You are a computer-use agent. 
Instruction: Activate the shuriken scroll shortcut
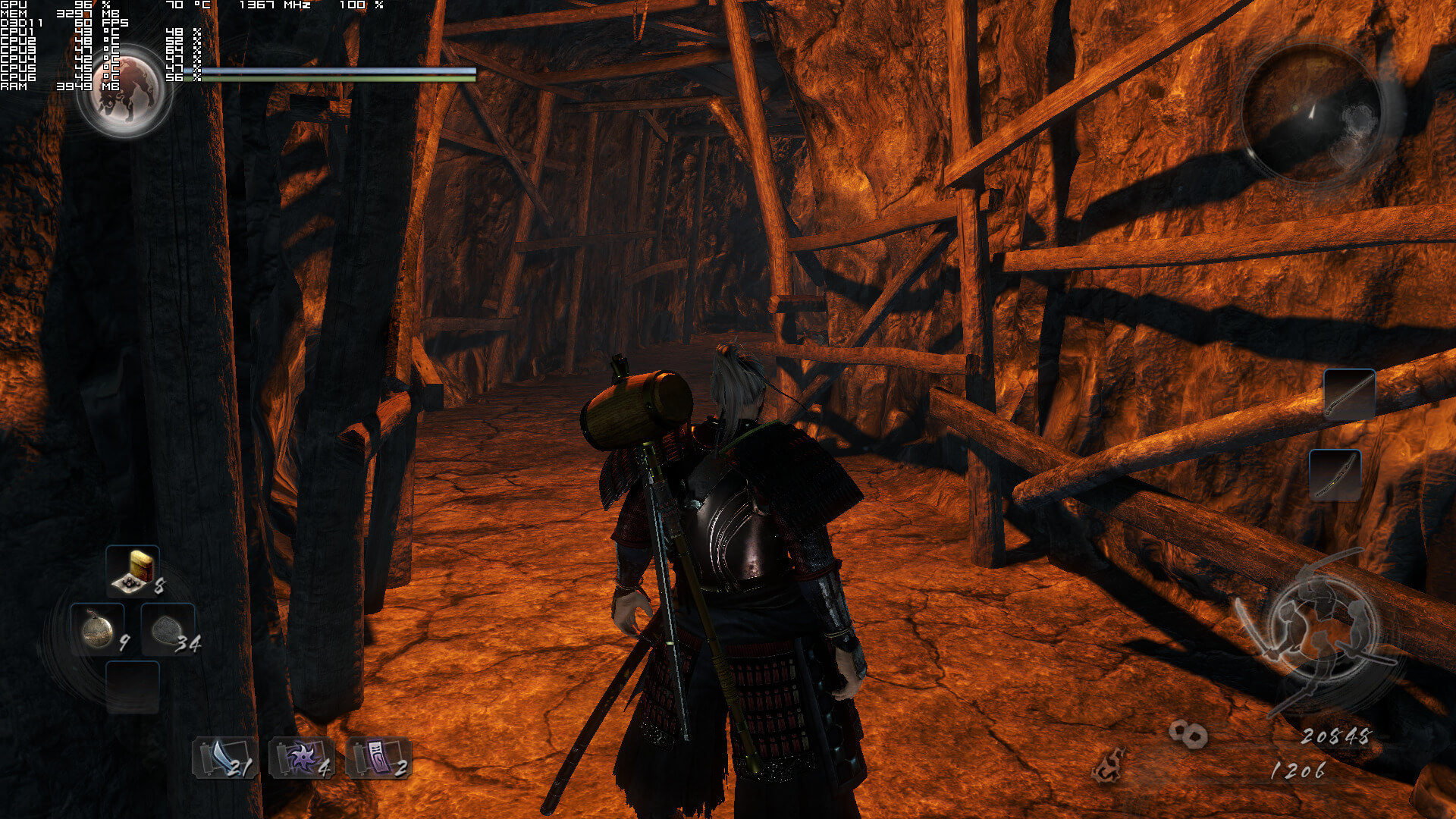coord(302,758)
